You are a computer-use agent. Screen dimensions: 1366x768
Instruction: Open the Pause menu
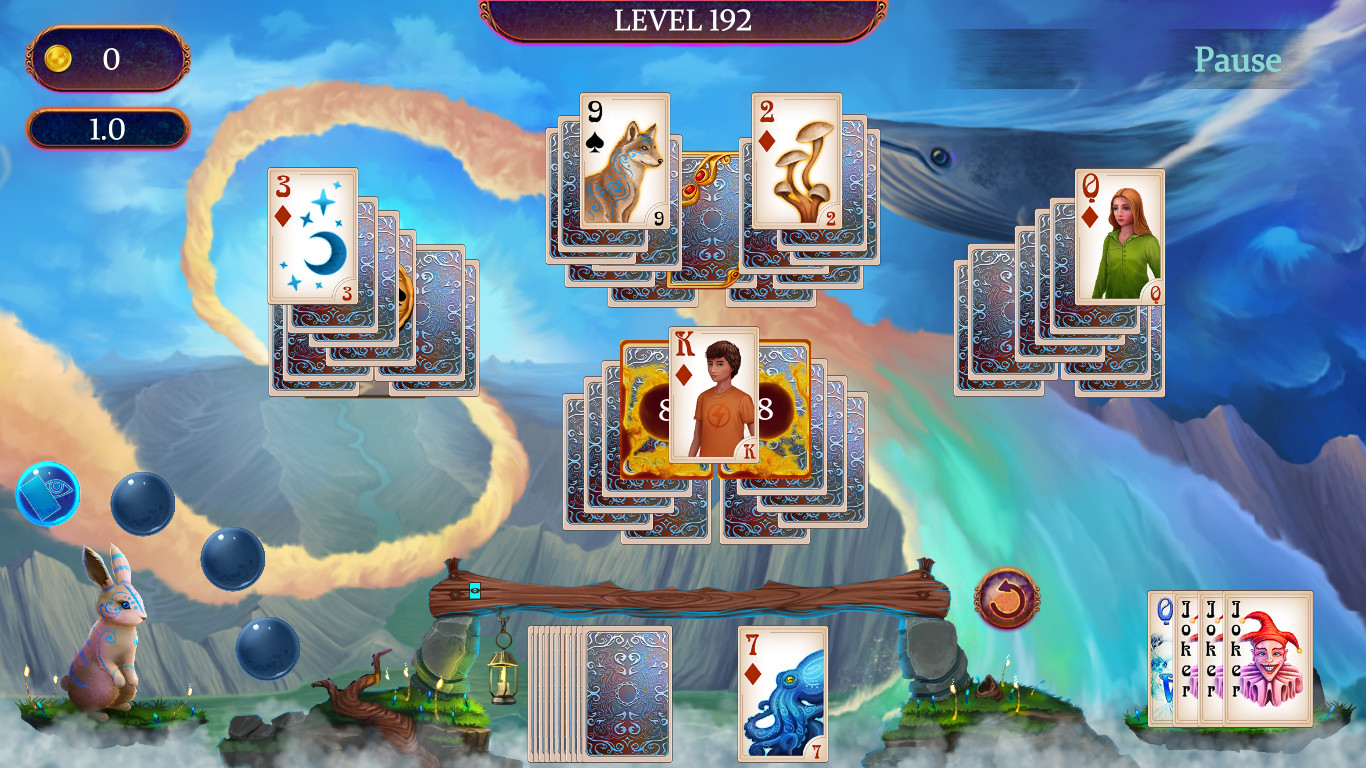pyautogui.click(x=1237, y=60)
